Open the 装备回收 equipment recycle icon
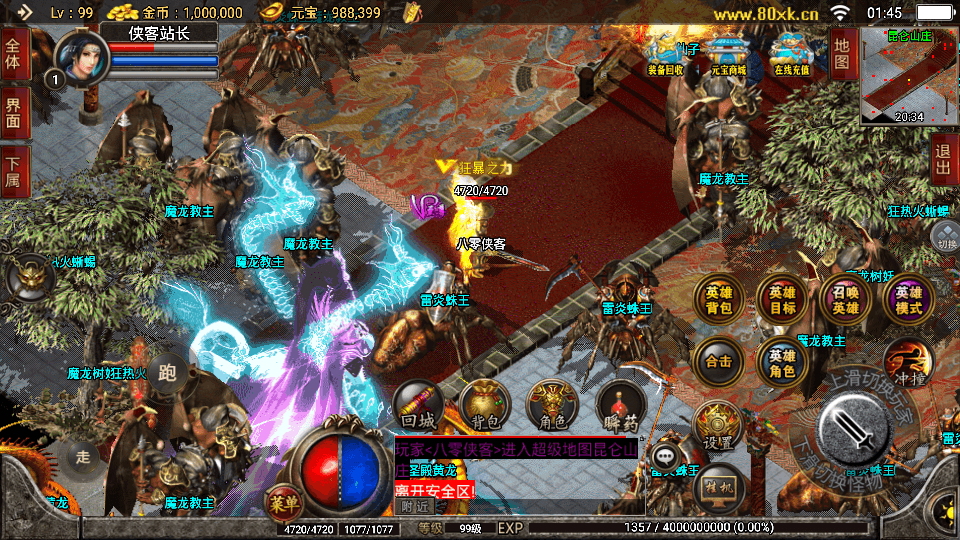The height and width of the screenshot is (540, 960). pos(665,57)
